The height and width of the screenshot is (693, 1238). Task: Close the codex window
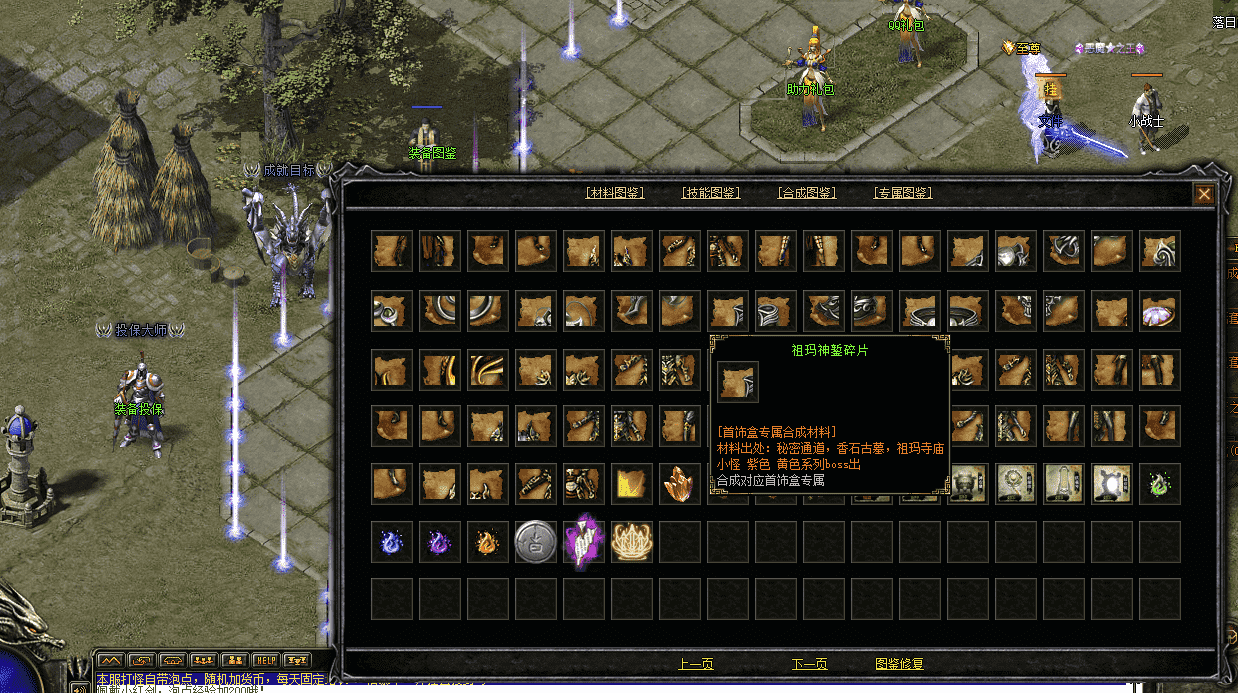click(1204, 194)
